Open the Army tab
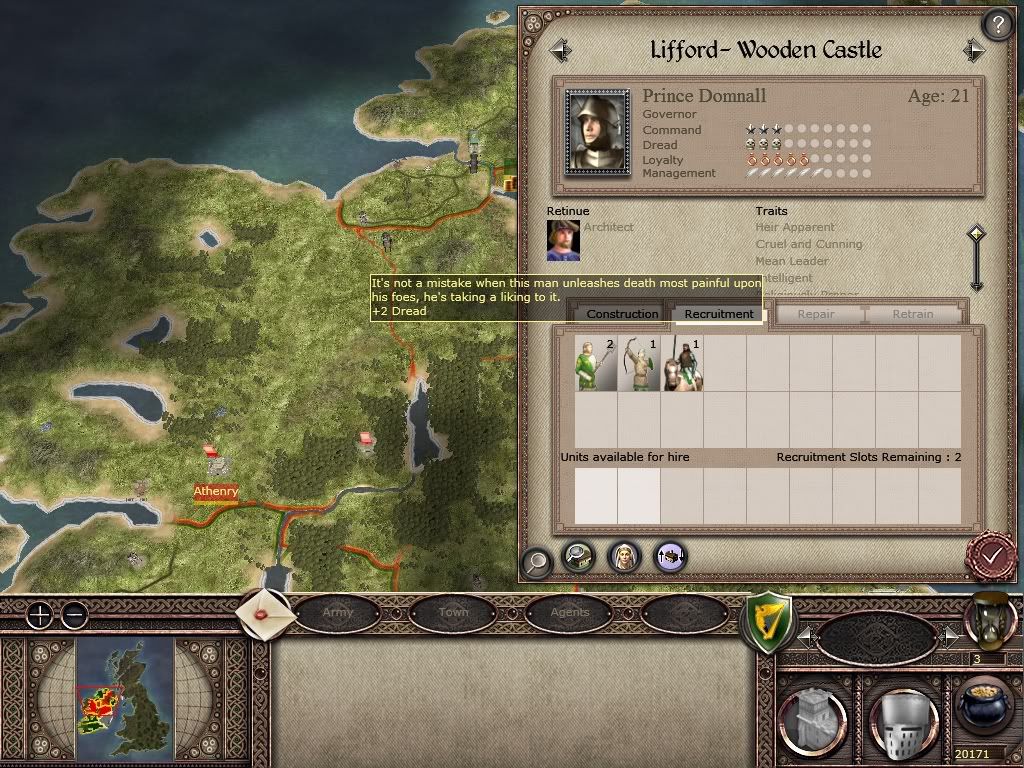The image size is (1024, 768). pyautogui.click(x=338, y=612)
